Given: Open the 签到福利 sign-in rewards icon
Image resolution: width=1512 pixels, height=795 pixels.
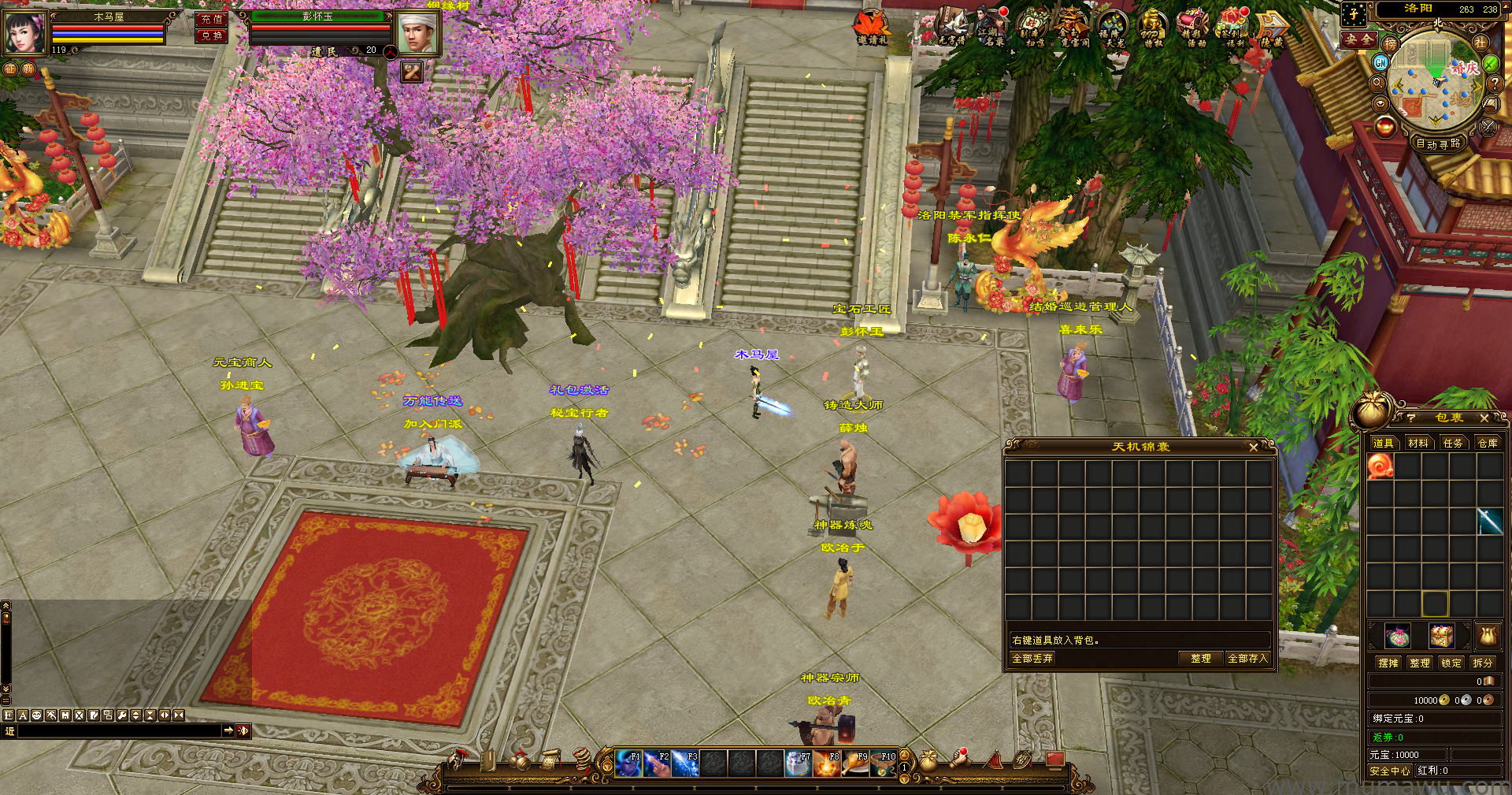Looking at the screenshot, I should [1232, 28].
